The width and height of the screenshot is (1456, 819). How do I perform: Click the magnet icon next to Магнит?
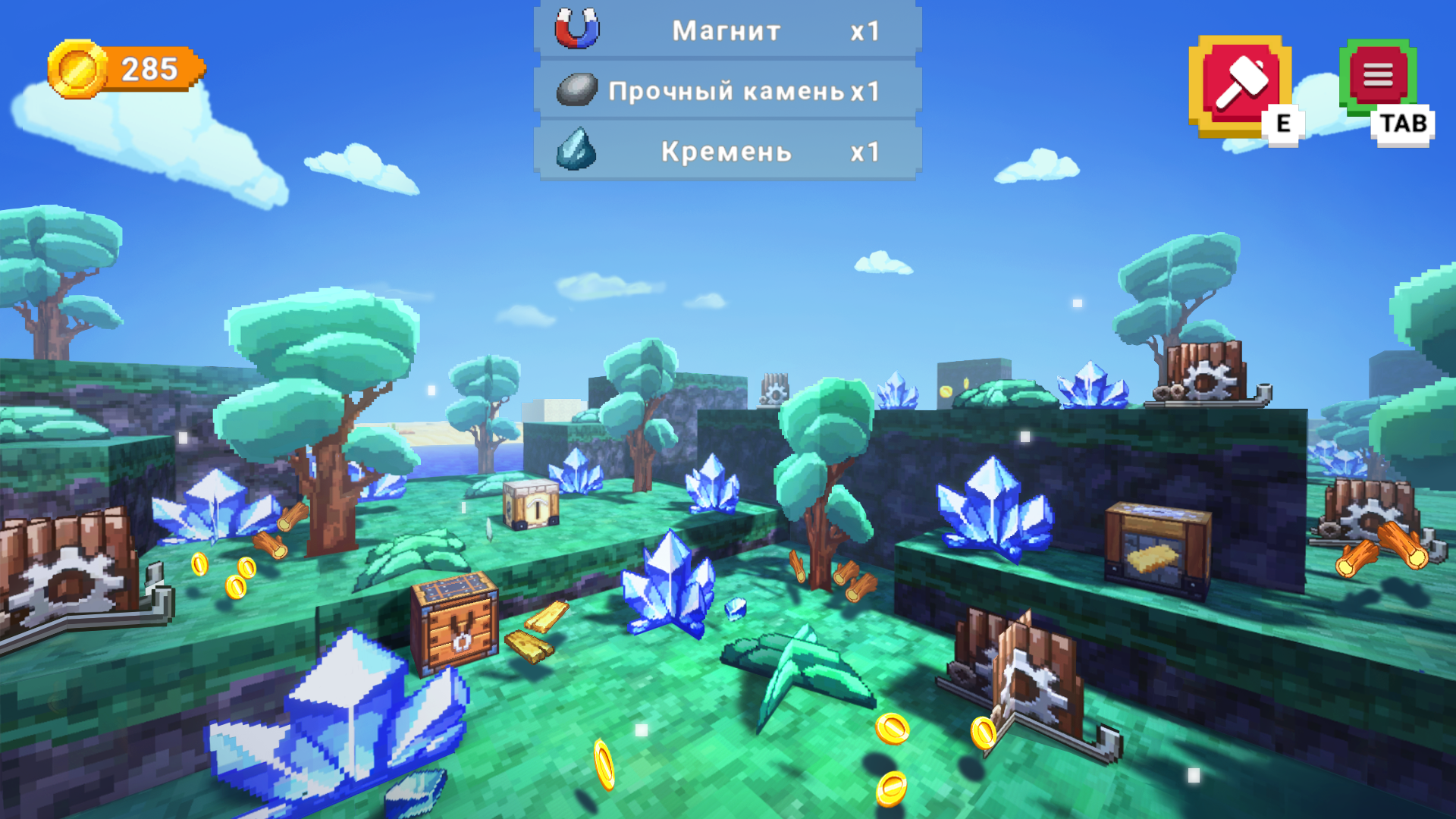[x=576, y=29]
